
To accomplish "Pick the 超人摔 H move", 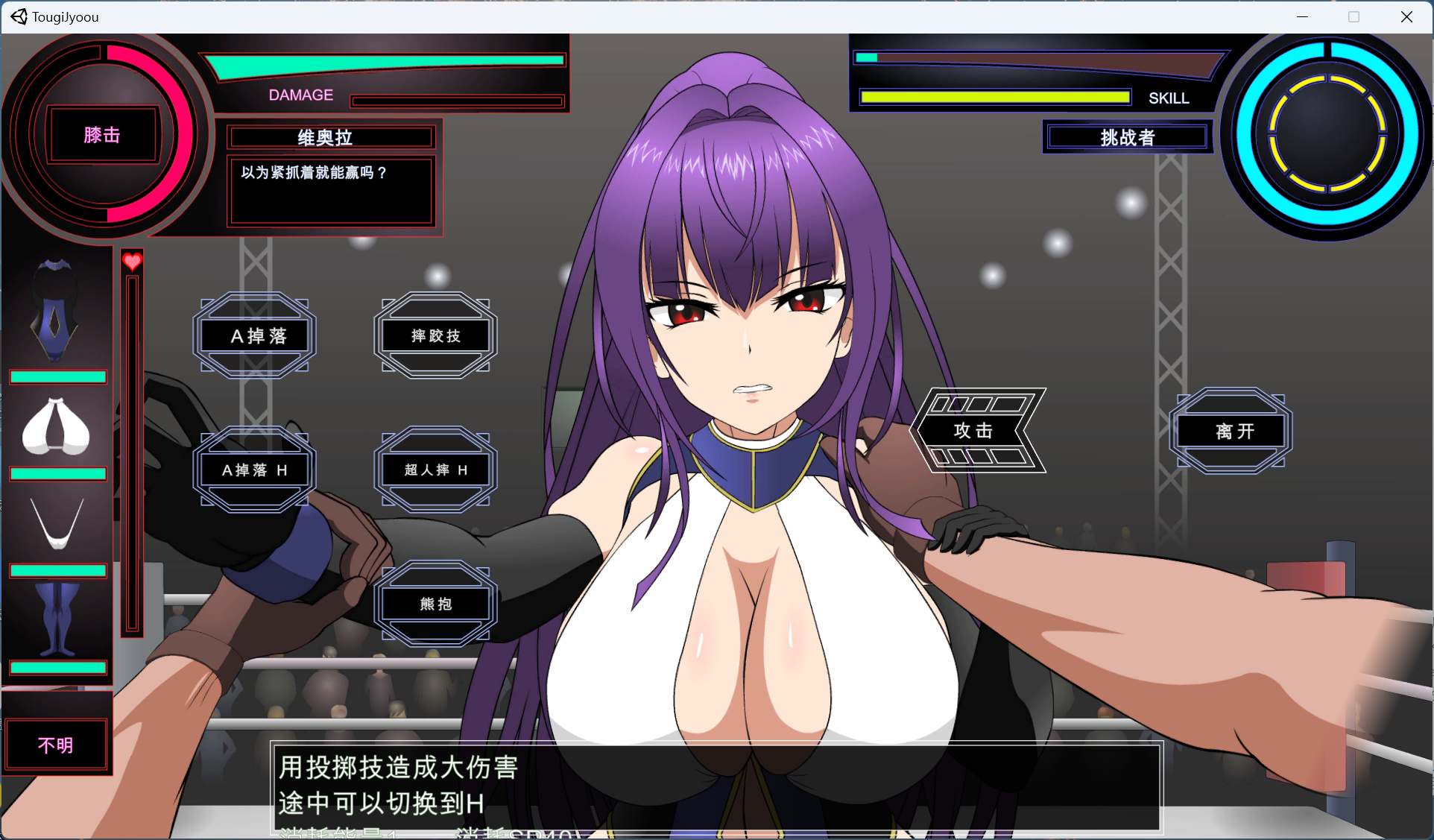I will (436, 470).
